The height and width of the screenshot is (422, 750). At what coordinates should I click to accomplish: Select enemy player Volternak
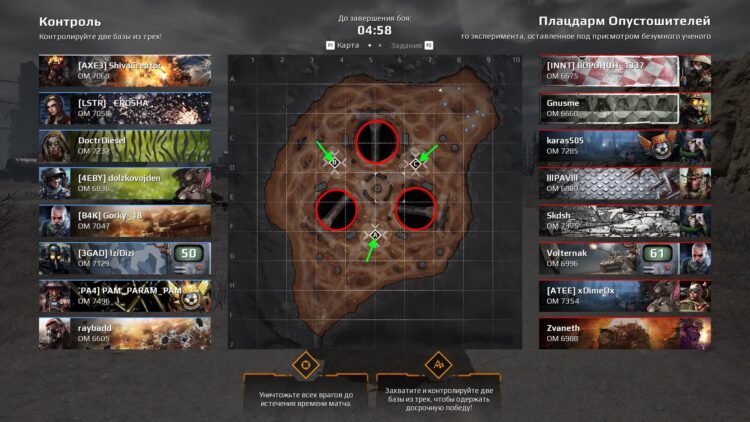[625, 258]
